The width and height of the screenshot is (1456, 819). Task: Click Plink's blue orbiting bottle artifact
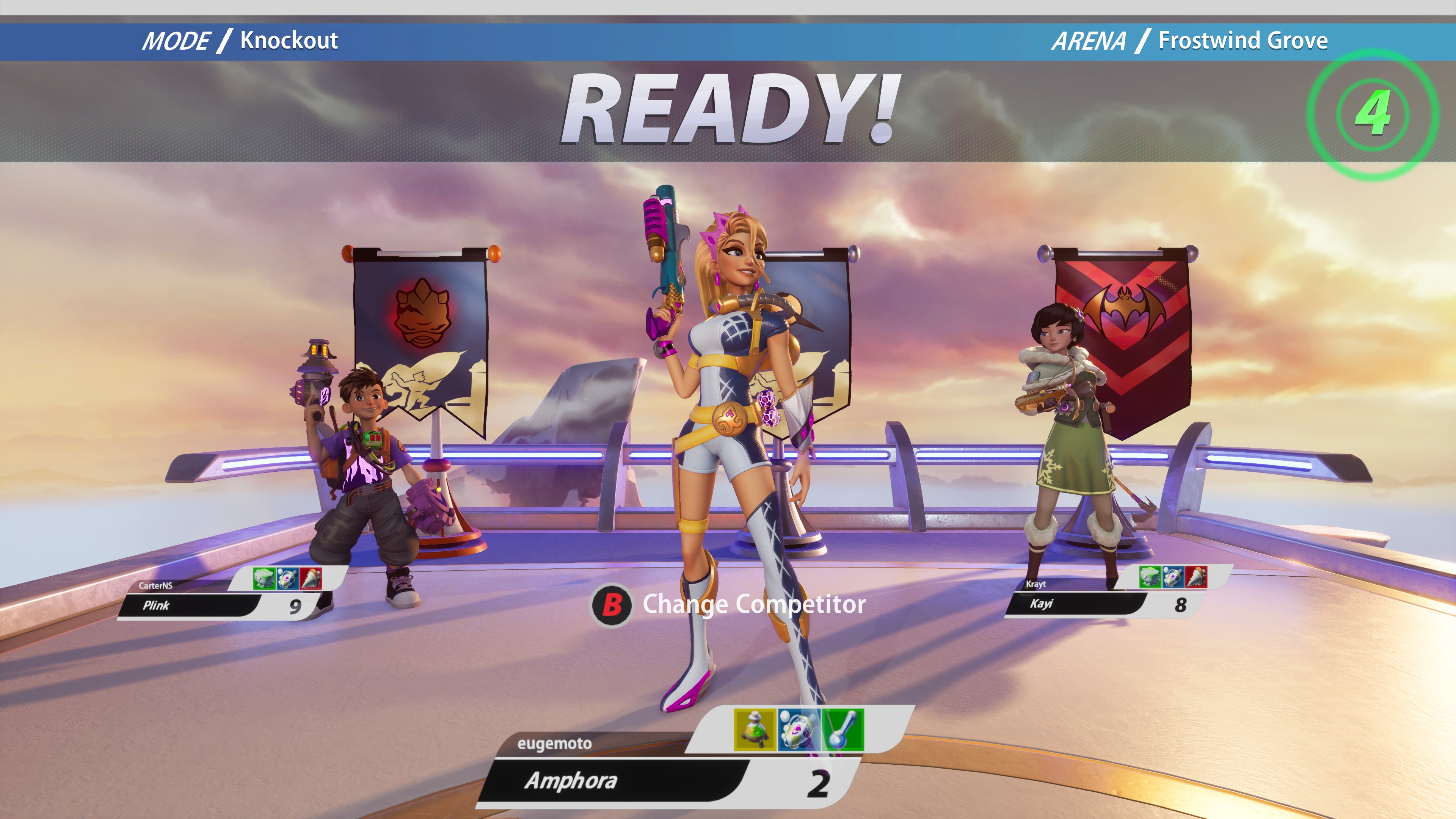click(x=287, y=578)
